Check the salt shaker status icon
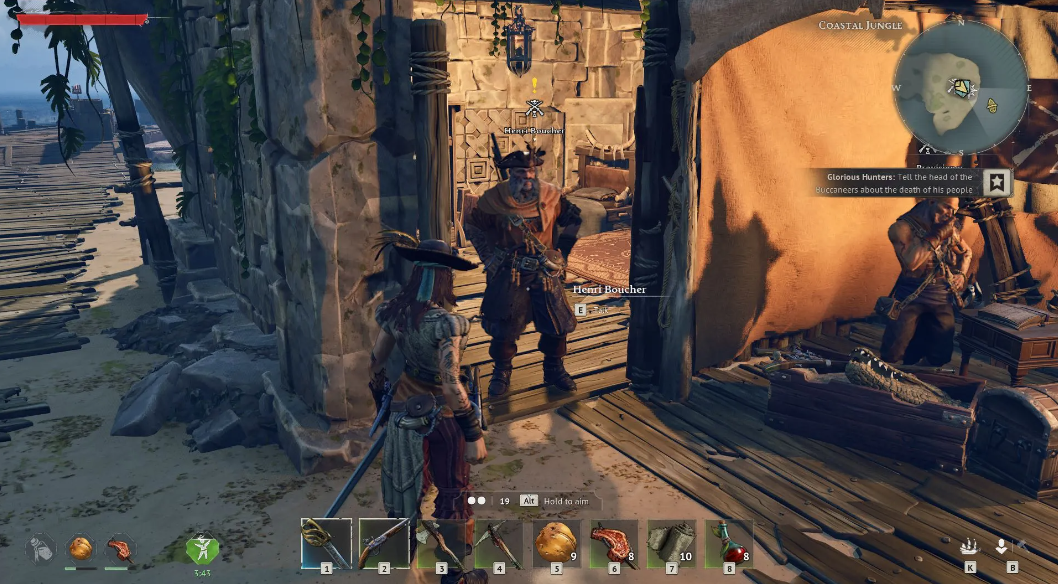Screen dimensions: 1058x584 40,548
